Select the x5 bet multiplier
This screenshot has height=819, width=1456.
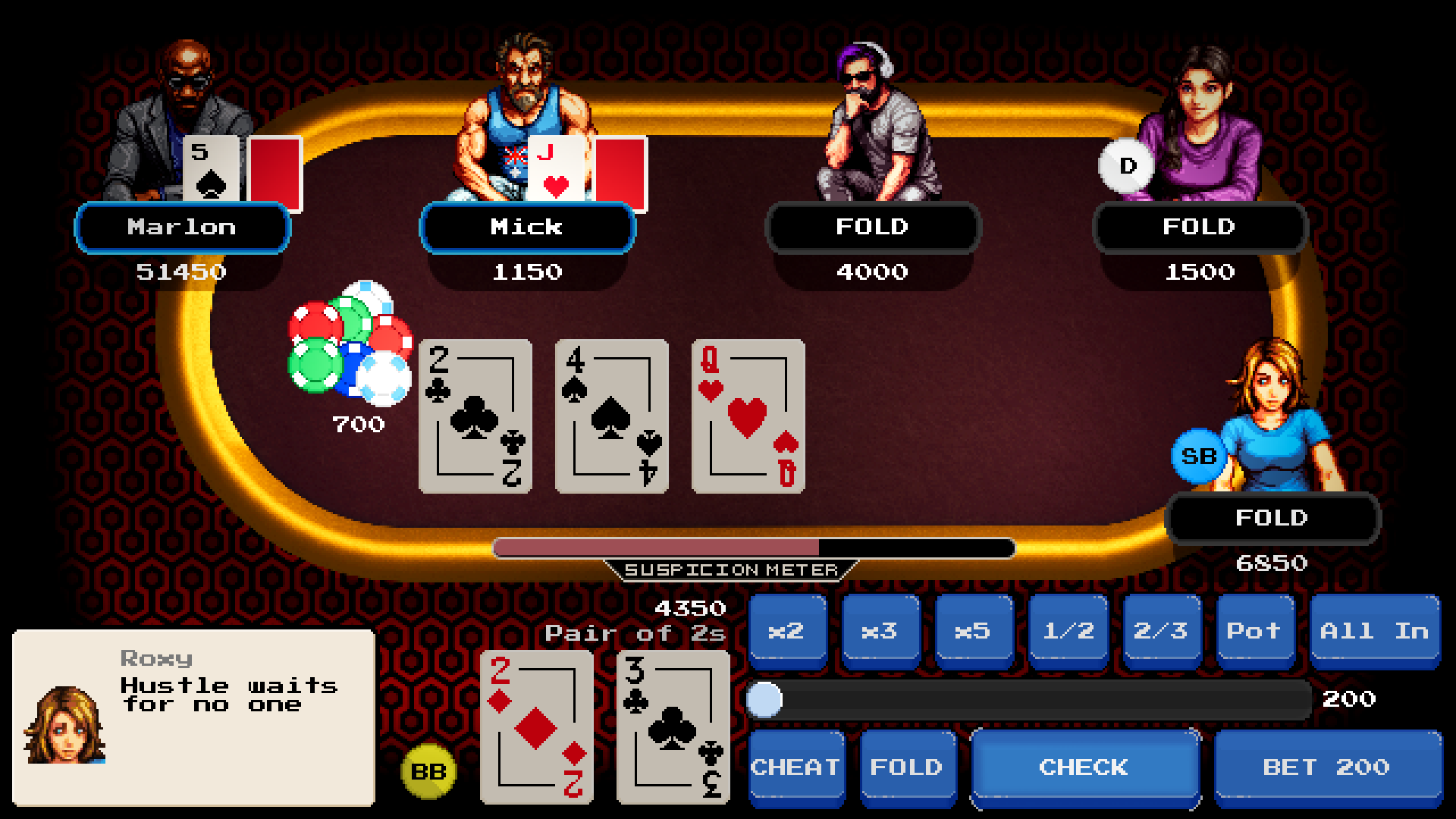[973, 631]
